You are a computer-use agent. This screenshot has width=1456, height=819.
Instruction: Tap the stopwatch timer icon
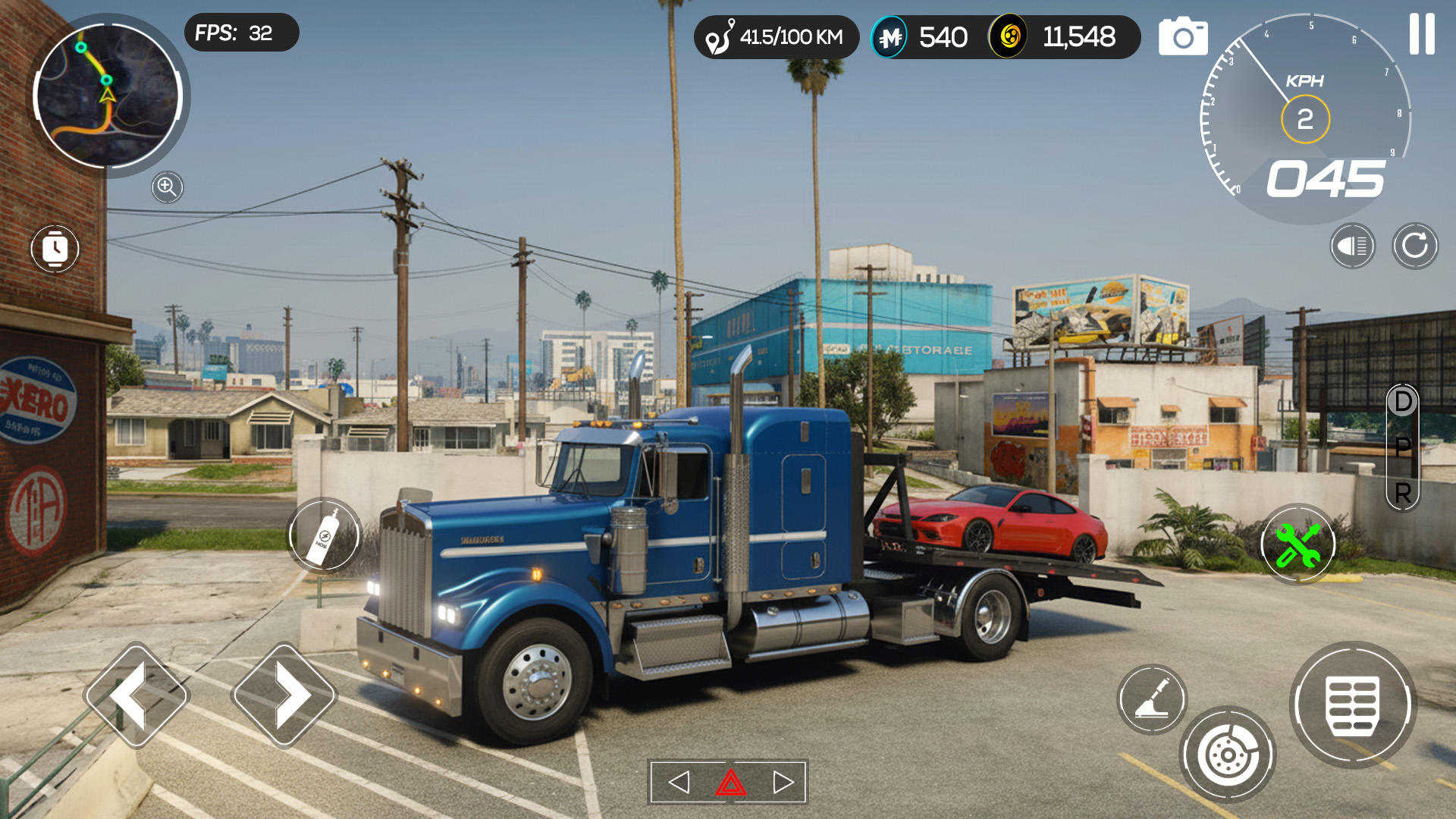pos(55,249)
